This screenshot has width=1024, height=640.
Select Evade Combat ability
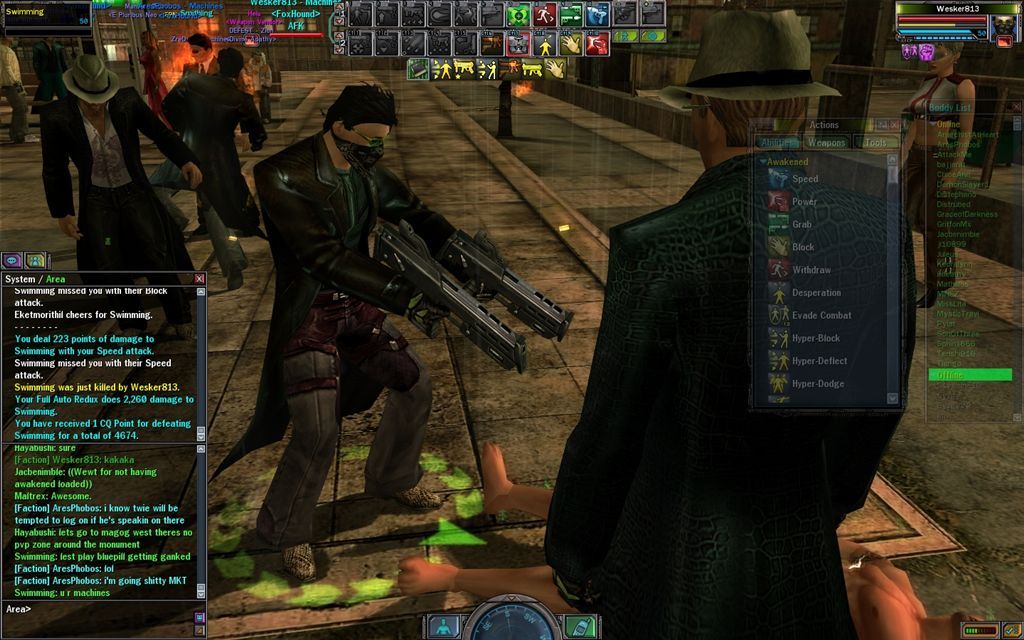tap(821, 316)
